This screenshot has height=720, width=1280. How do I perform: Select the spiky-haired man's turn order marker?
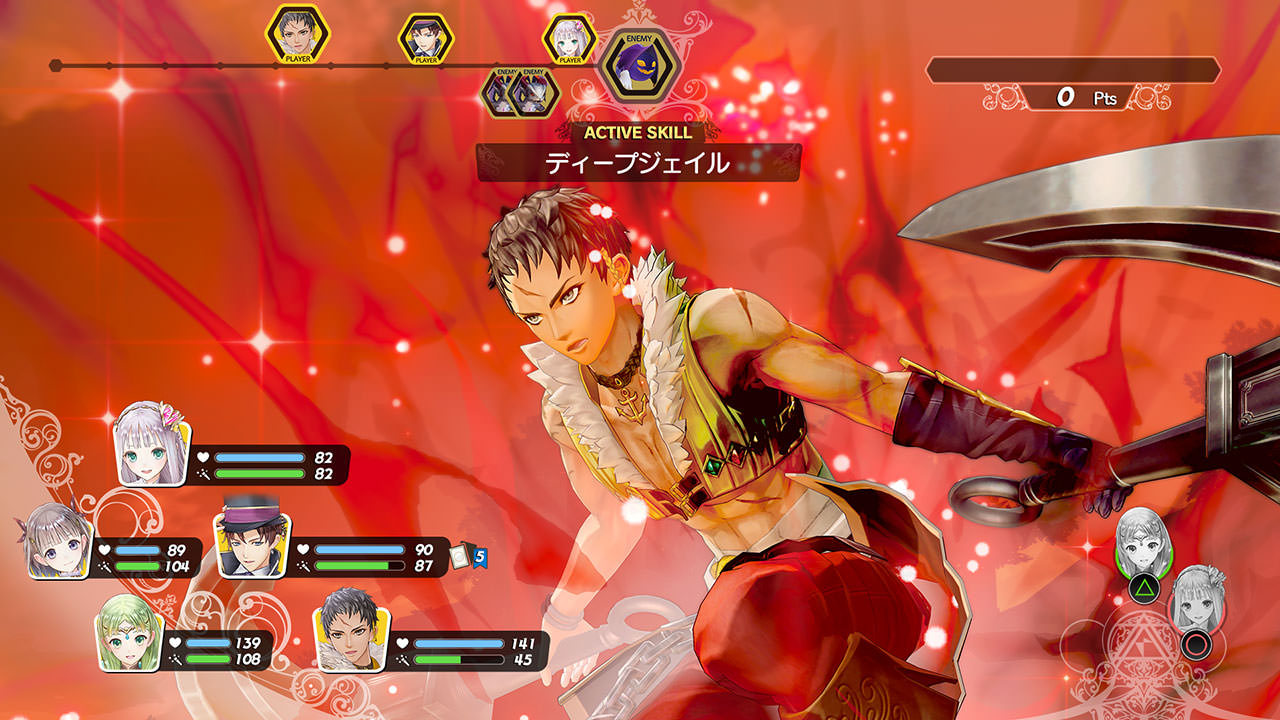point(297,35)
